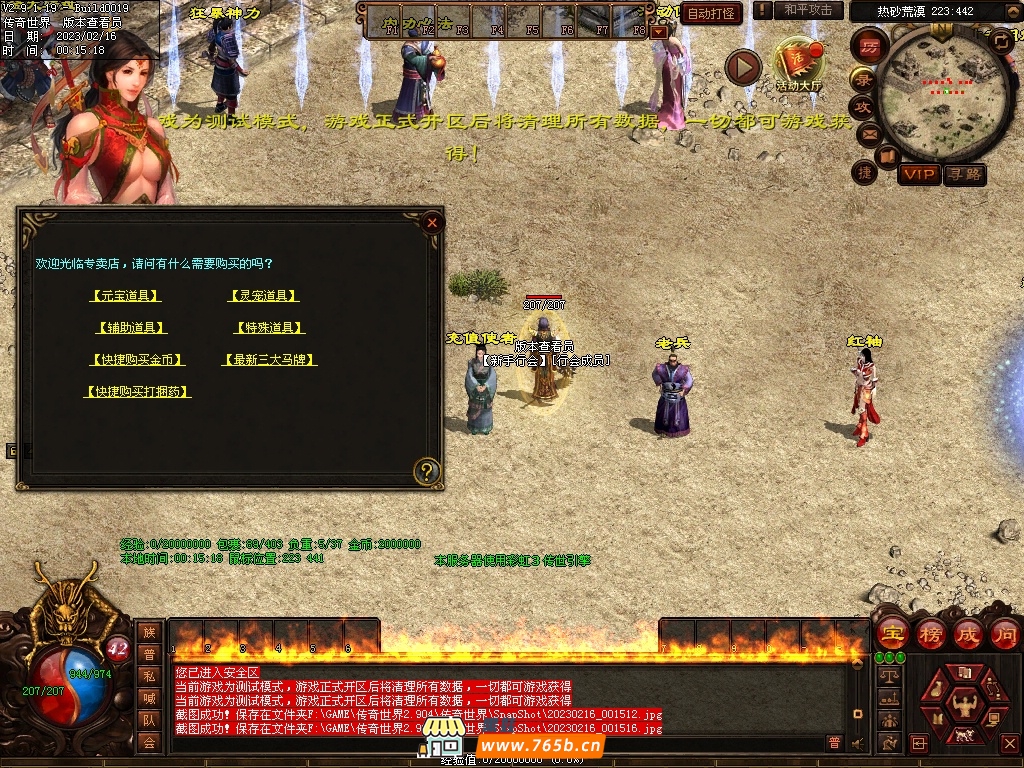Open the shop dialog help question mark
The height and width of the screenshot is (768, 1024).
pos(427,470)
